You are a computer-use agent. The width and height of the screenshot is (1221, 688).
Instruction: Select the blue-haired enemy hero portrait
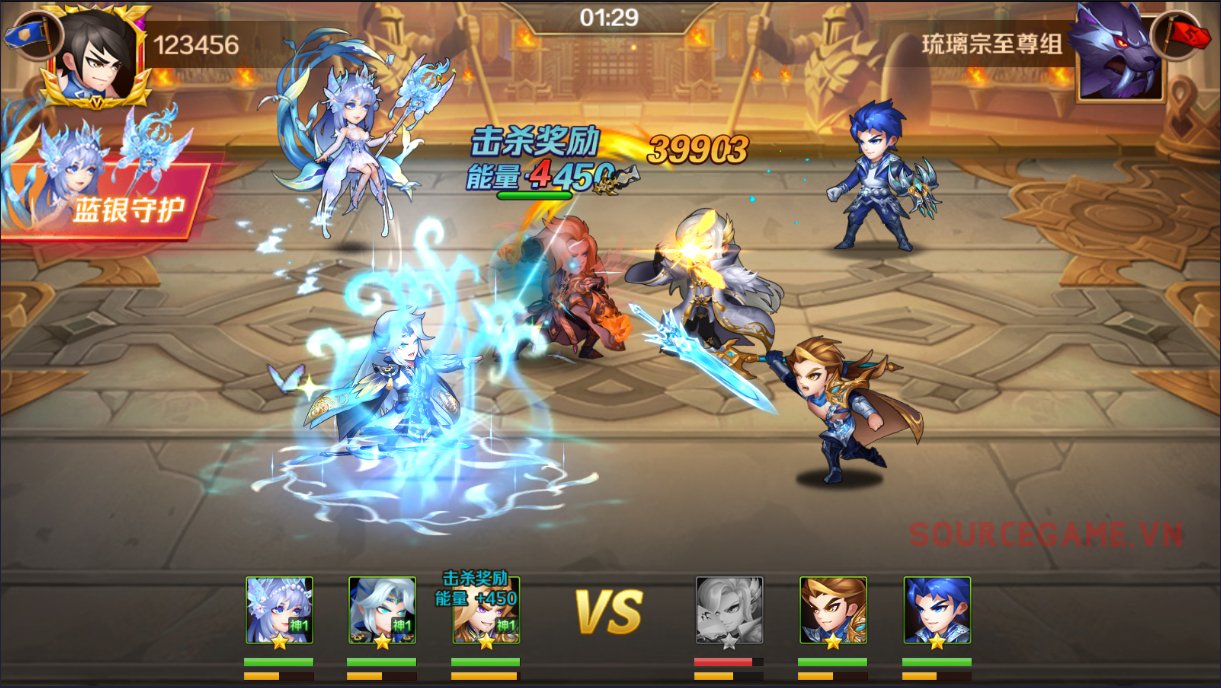(x=937, y=610)
